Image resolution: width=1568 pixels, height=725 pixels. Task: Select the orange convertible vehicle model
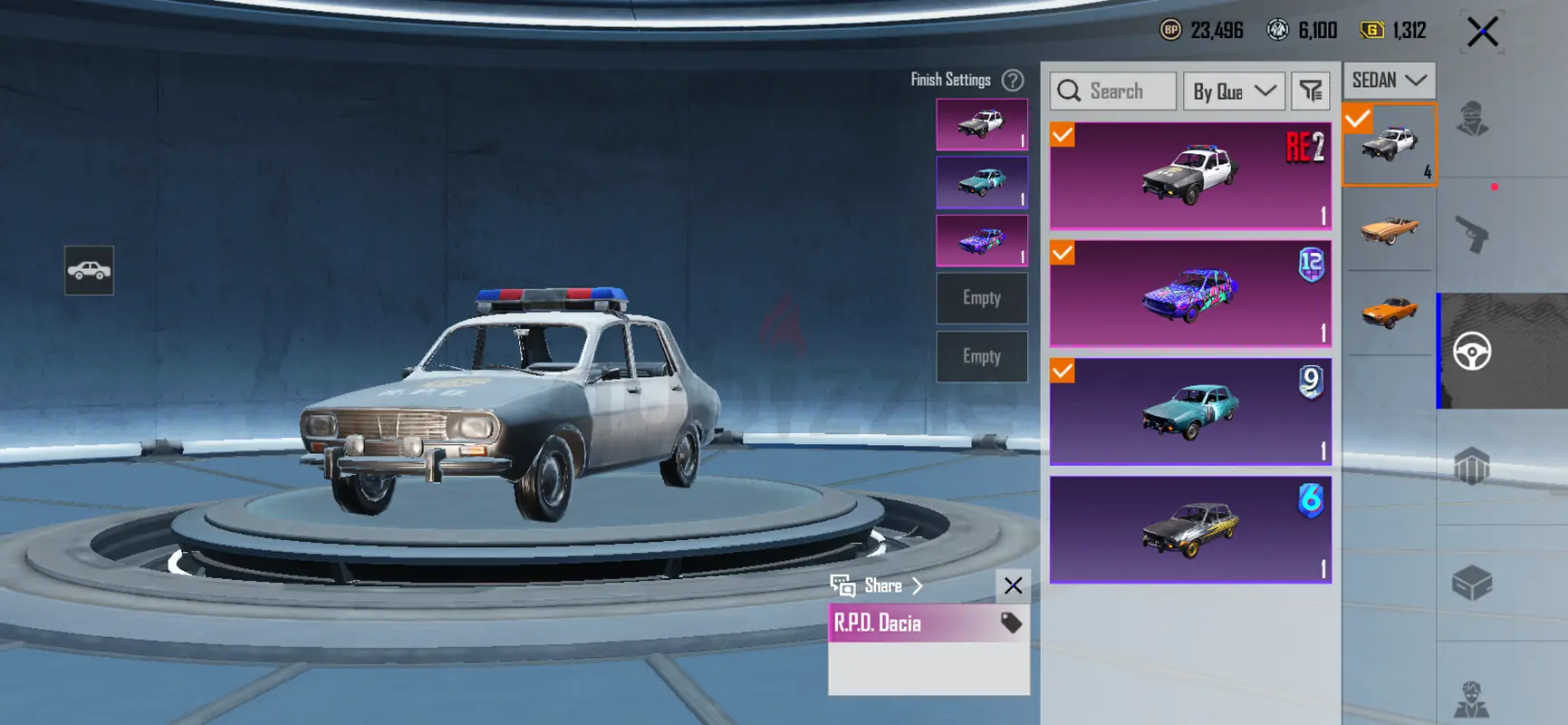1390,228
